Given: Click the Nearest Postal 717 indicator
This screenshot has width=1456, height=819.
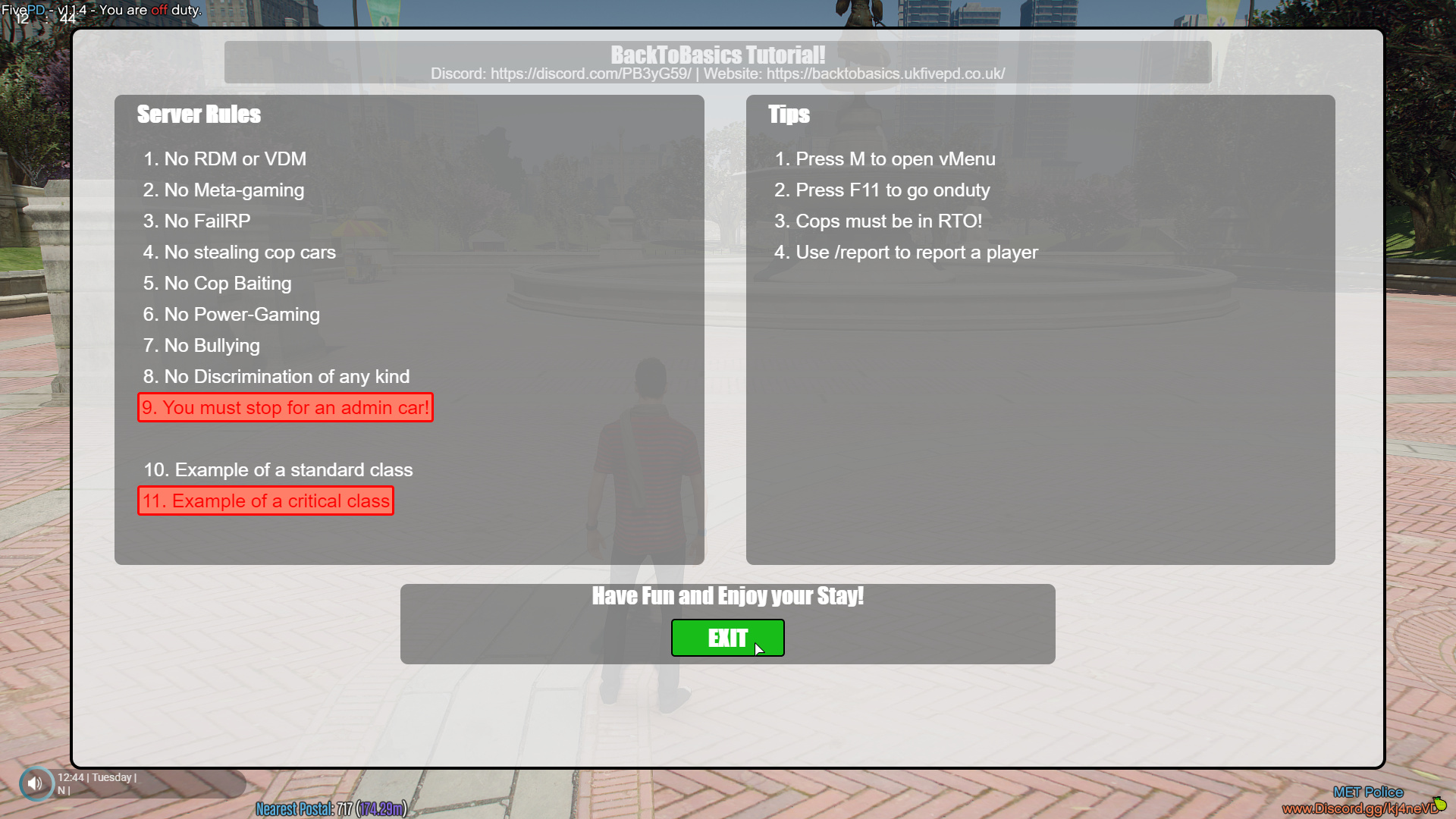Looking at the screenshot, I should click(x=332, y=809).
